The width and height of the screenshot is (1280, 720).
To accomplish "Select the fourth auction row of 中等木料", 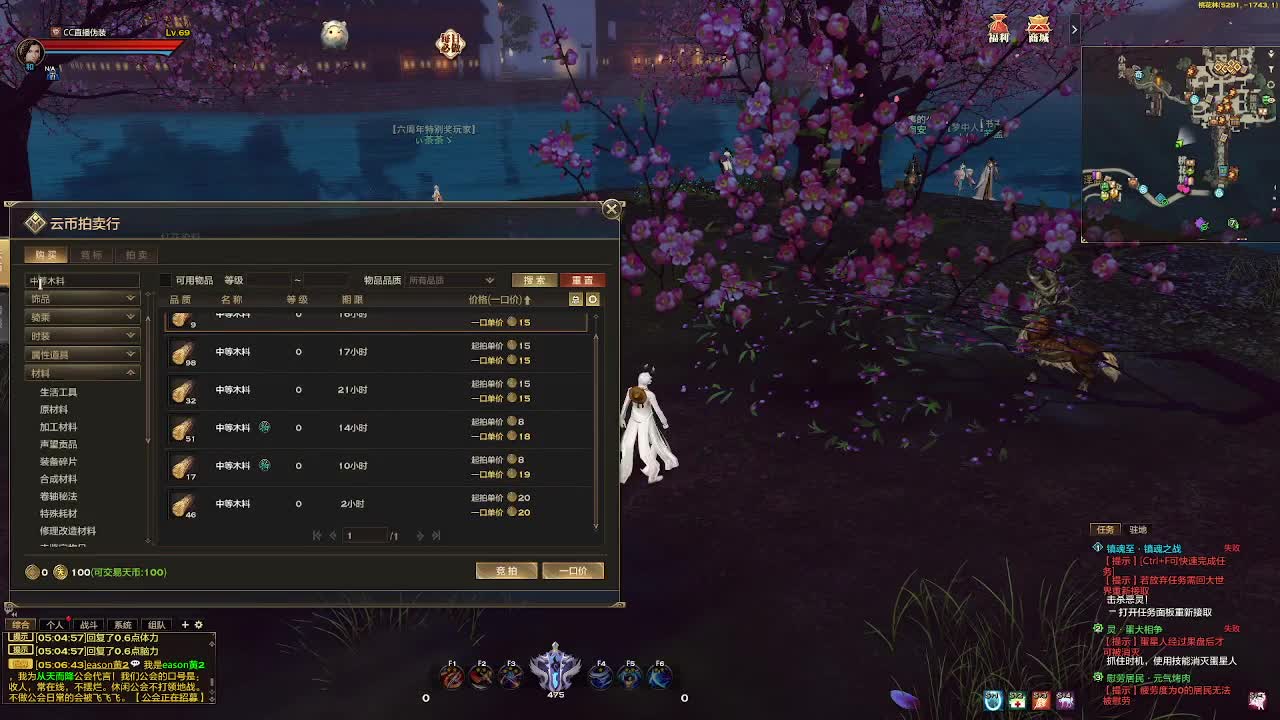I will point(370,428).
